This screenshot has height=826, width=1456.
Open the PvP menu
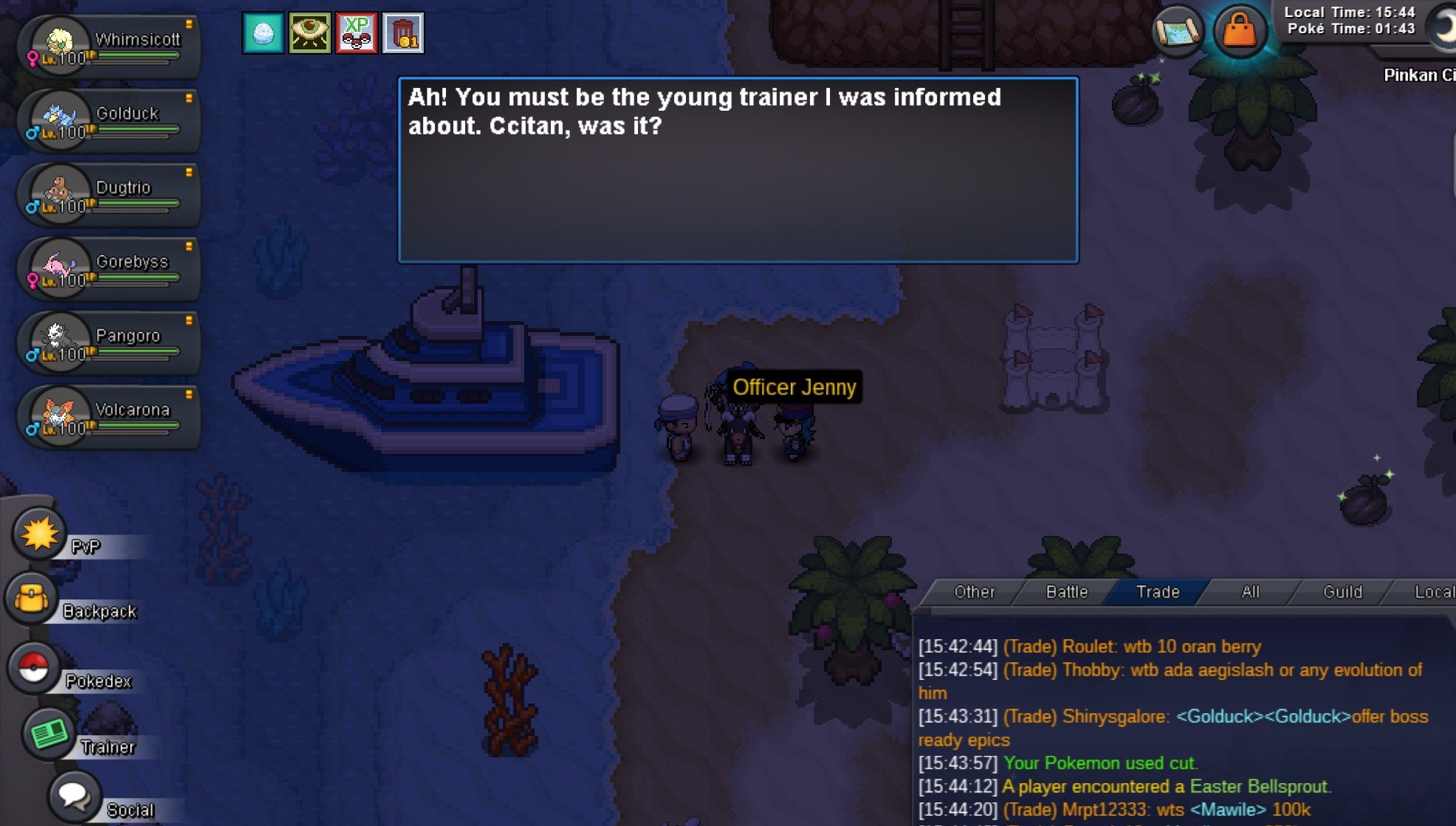(x=40, y=533)
